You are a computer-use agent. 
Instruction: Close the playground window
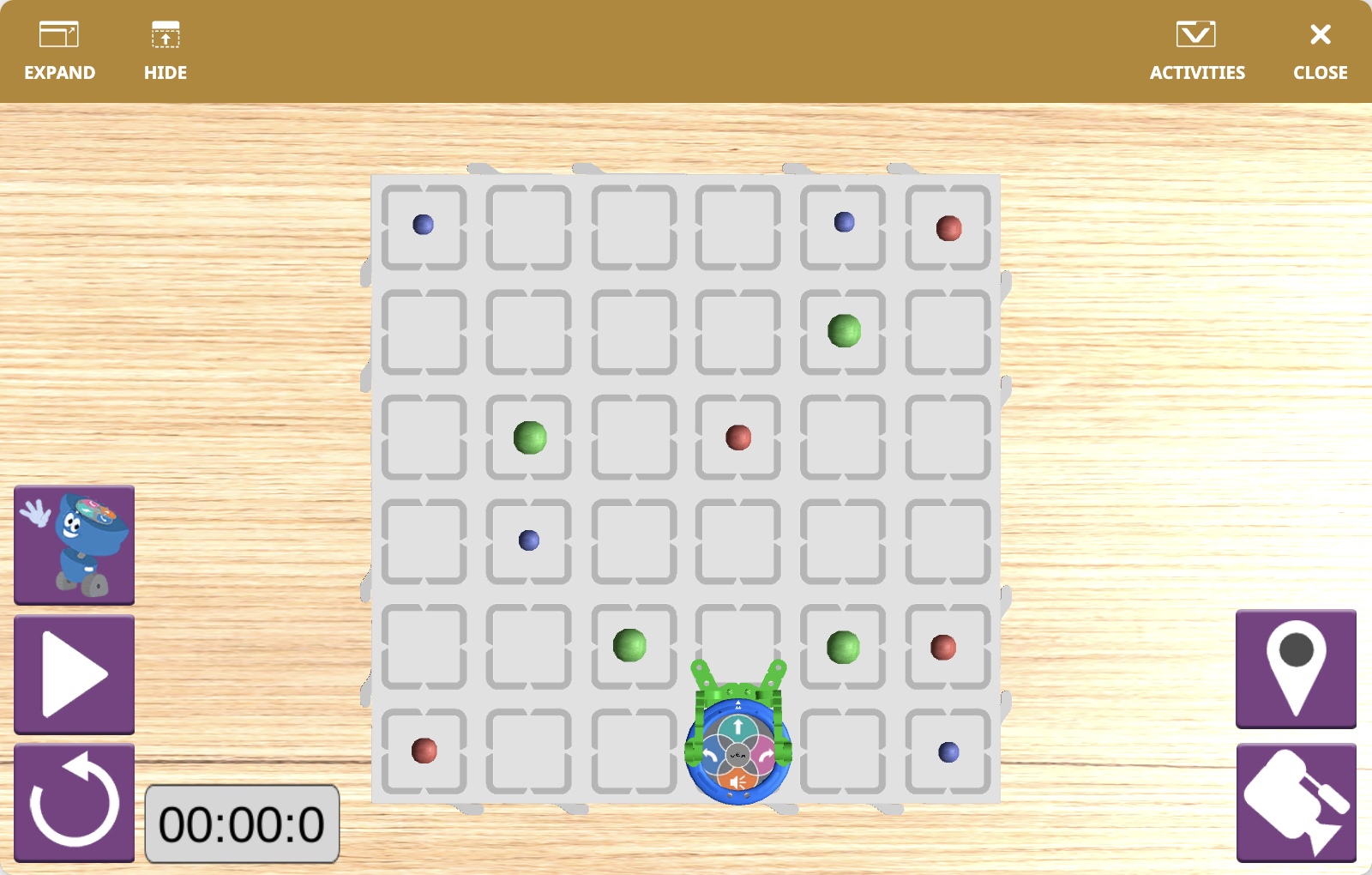pos(1319,47)
